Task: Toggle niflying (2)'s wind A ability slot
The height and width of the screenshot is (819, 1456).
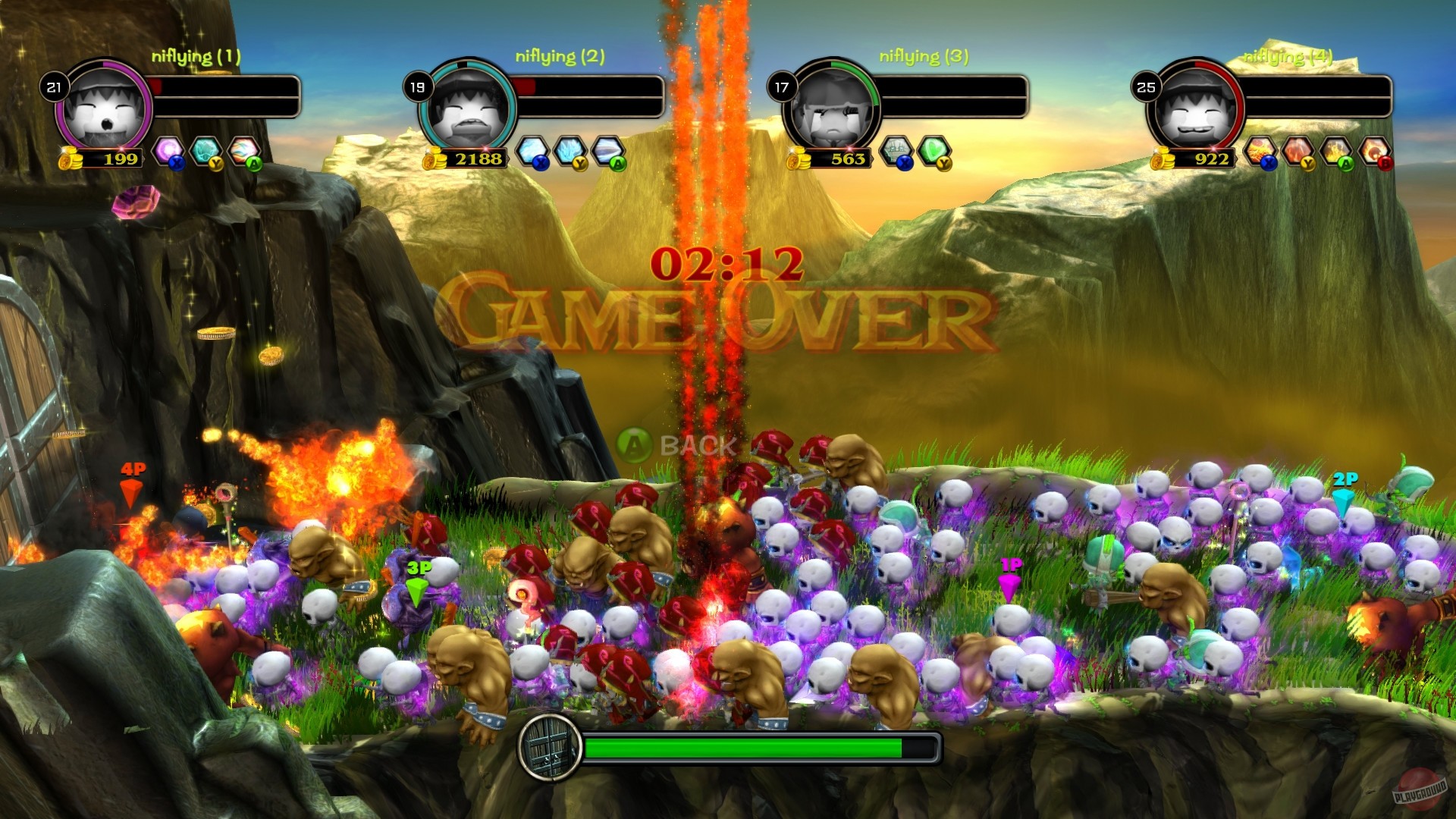Action: [607, 149]
